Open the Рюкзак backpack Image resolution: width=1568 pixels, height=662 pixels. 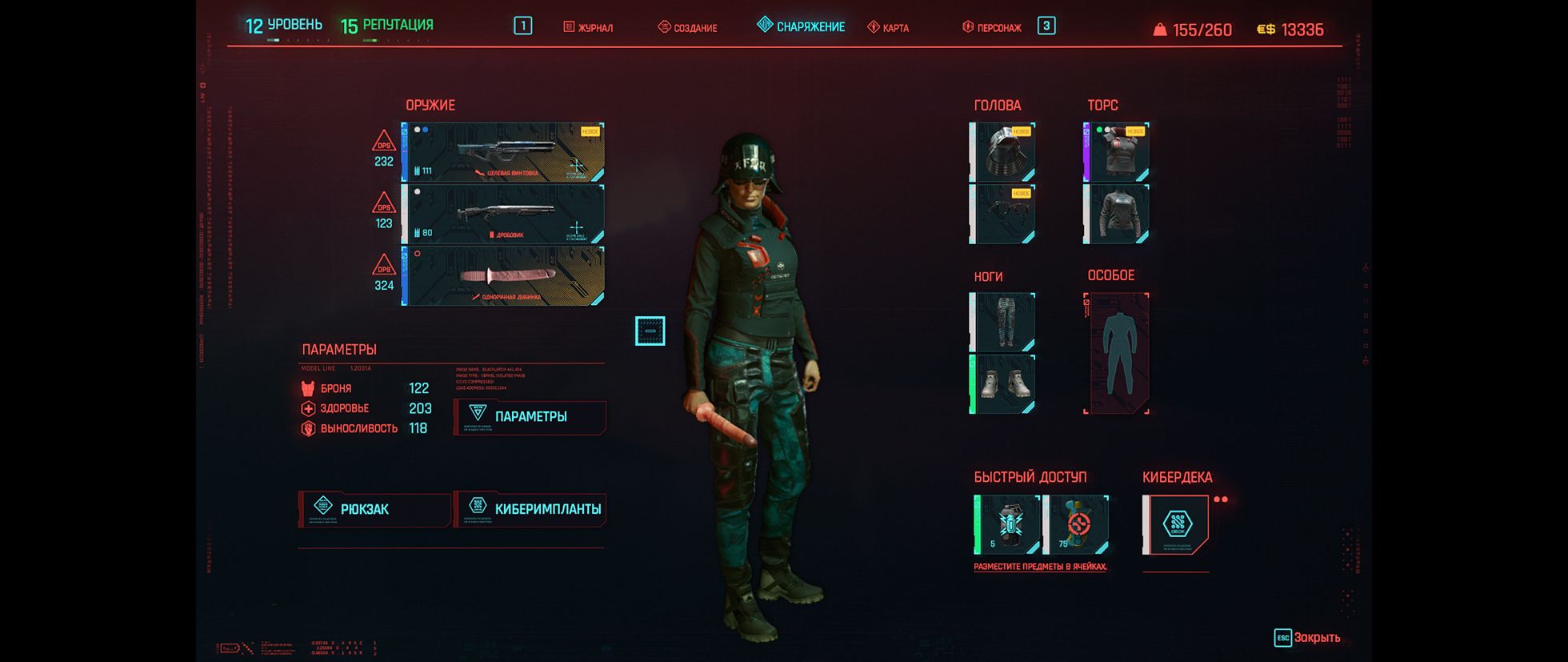click(374, 509)
